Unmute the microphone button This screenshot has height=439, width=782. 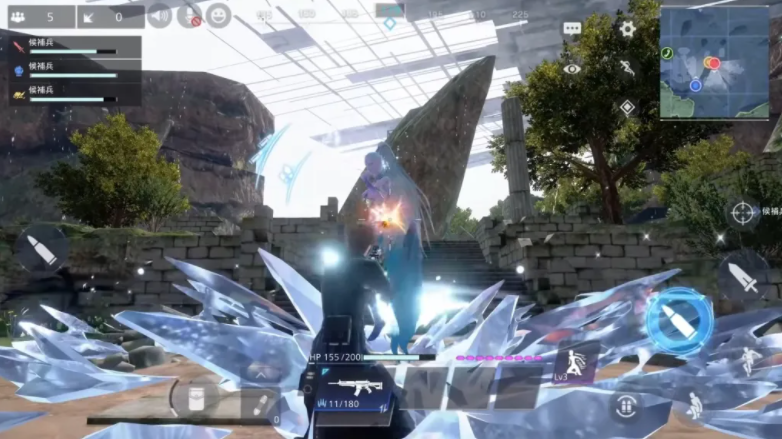click(189, 16)
